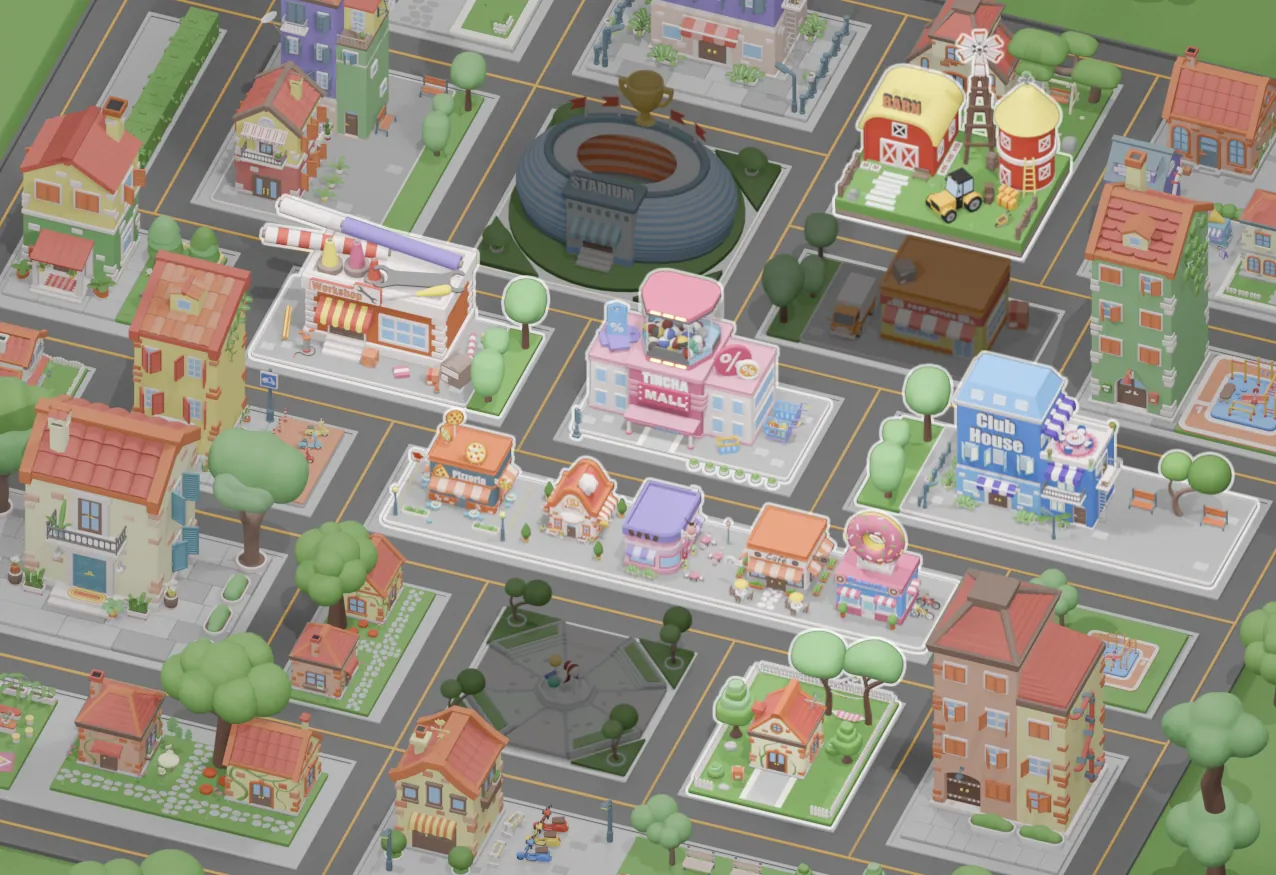Open the orange Café with umbrellas
The width and height of the screenshot is (1276, 875).
tap(787, 550)
